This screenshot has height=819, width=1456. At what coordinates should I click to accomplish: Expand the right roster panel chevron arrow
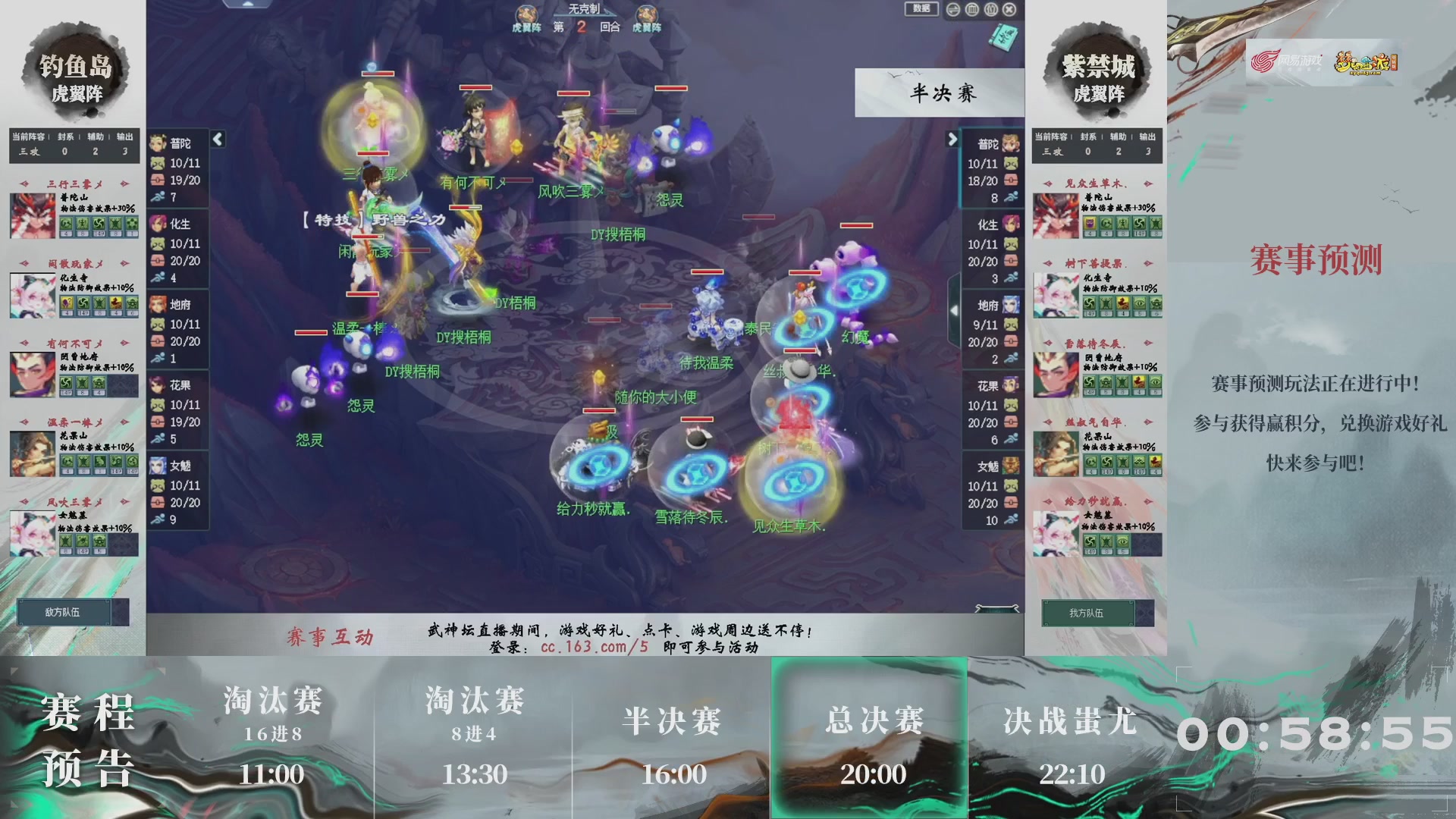[x=954, y=139]
